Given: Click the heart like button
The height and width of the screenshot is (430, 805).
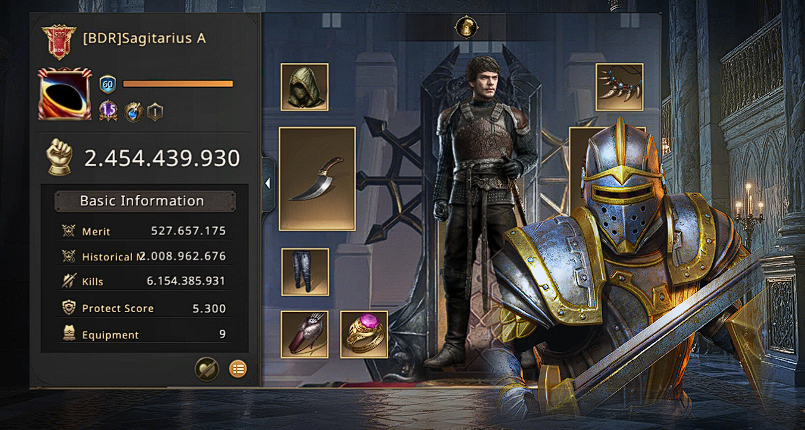Looking at the screenshot, I should (x=206, y=369).
